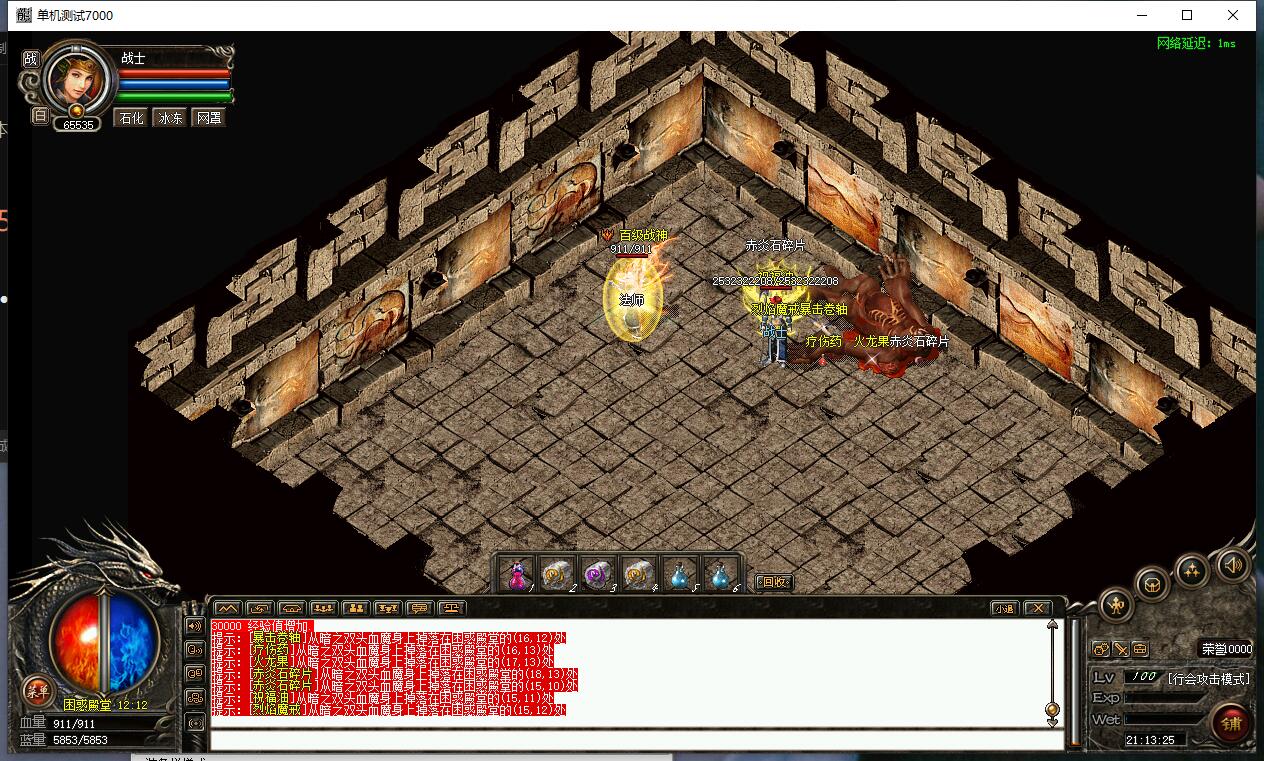The height and width of the screenshot is (761, 1264).
Task: Use the blue potion in hotbar slot 6
Action: 720,575
